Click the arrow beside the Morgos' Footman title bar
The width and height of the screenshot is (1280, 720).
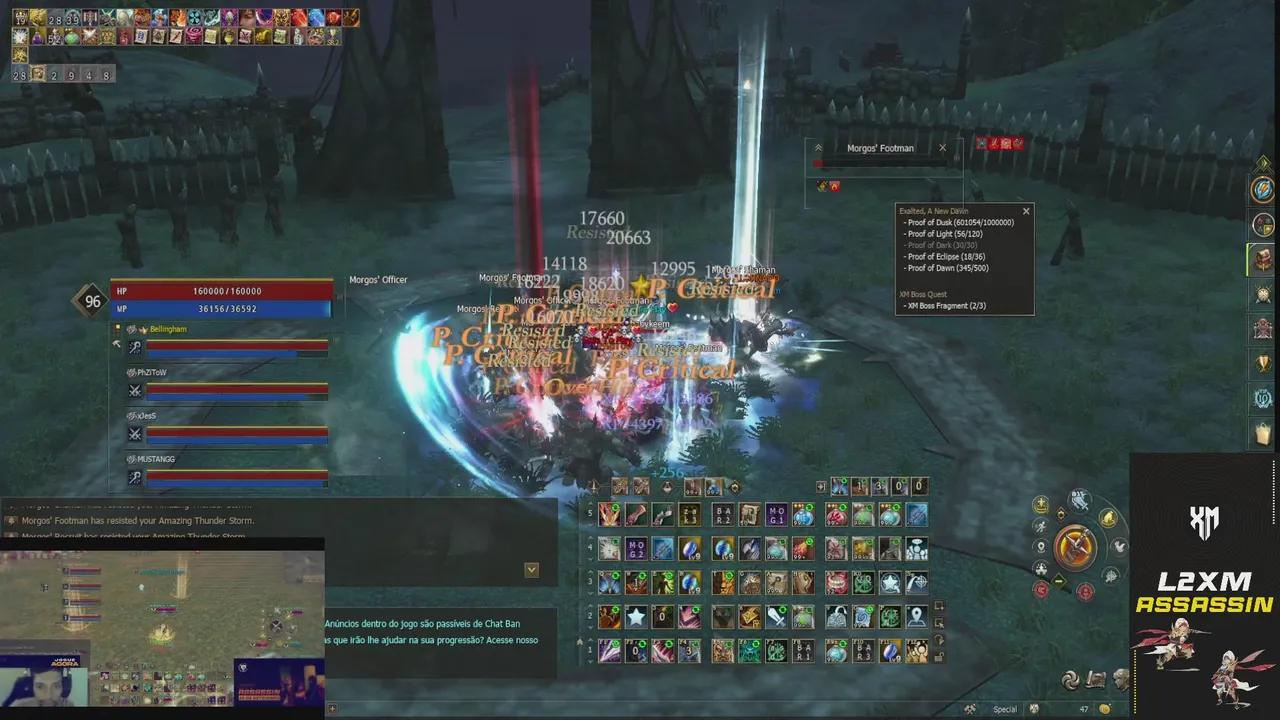[x=818, y=147]
